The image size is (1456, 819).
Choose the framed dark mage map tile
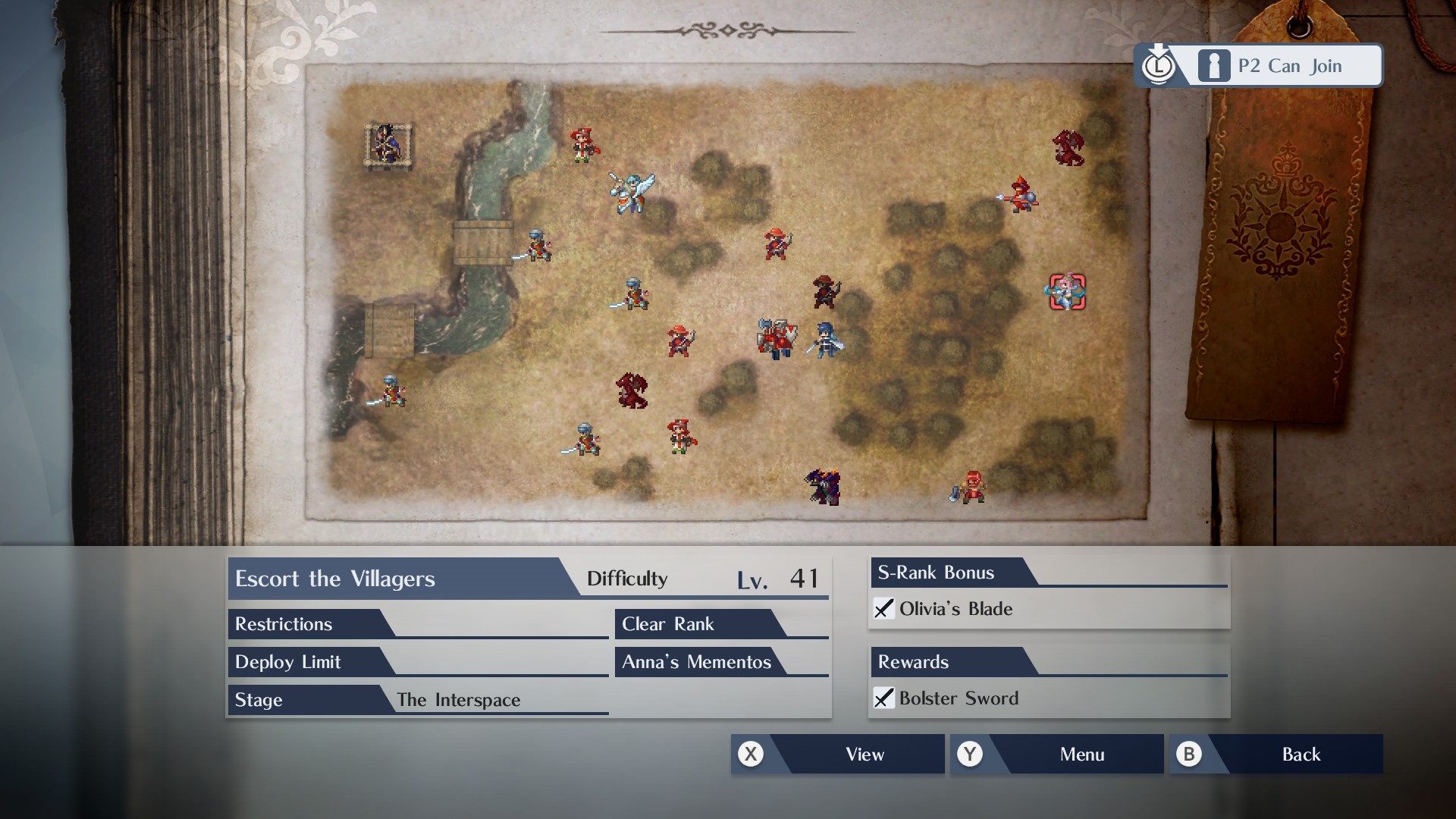click(x=388, y=144)
